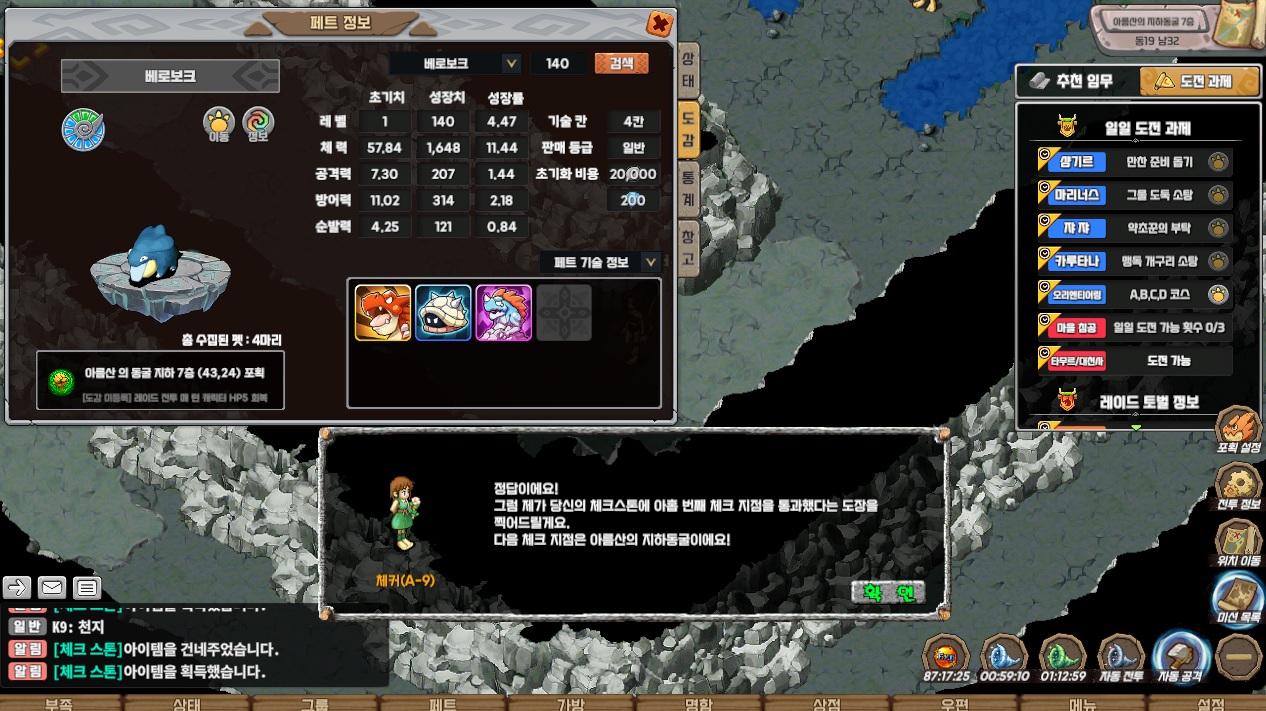Open the 페트 기술 정보 dropdown
This screenshot has height=711, width=1266.
[x=651, y=262]
